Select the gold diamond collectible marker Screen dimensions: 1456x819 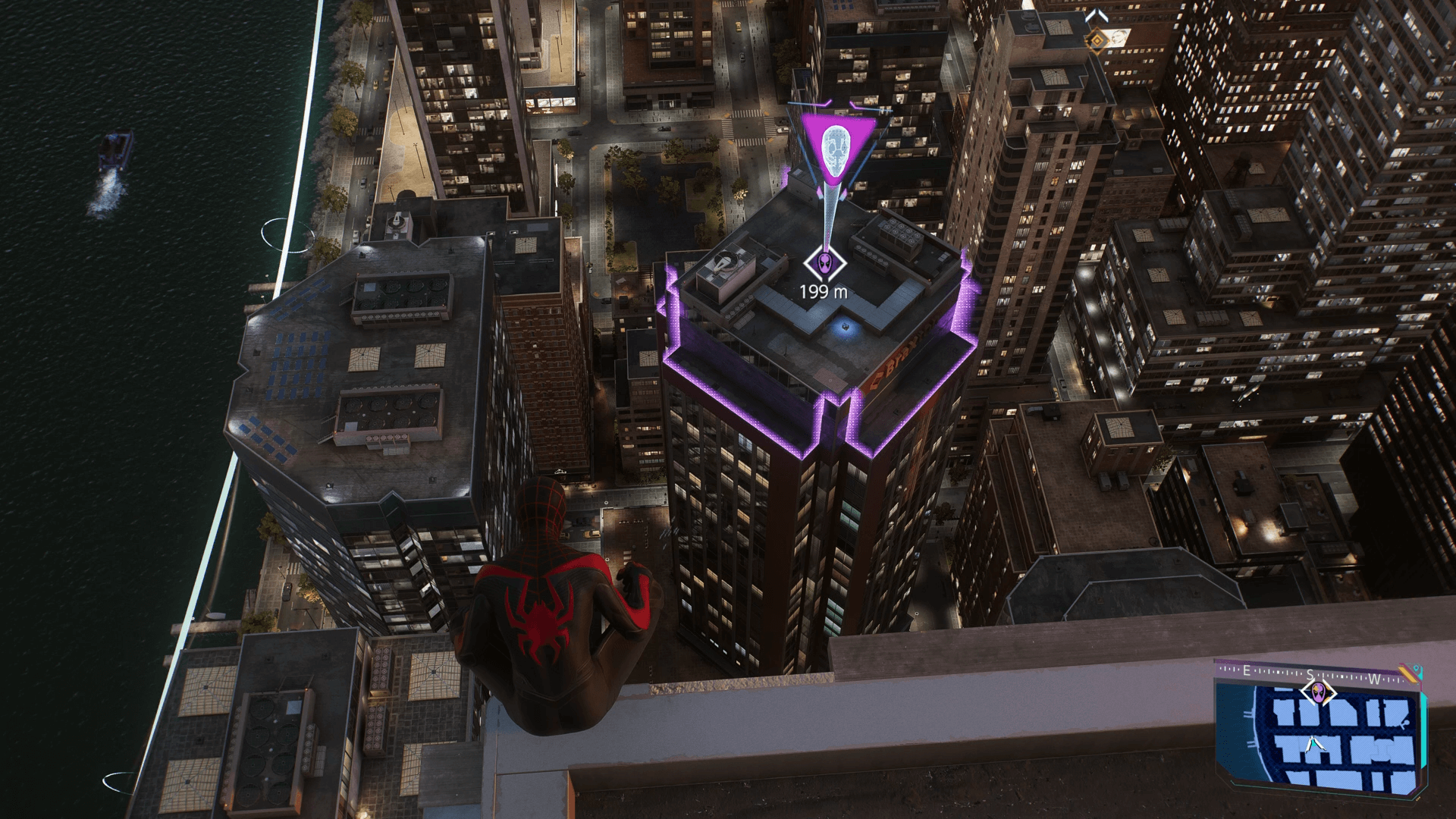pyautogui.click(x=1097, y=38)
